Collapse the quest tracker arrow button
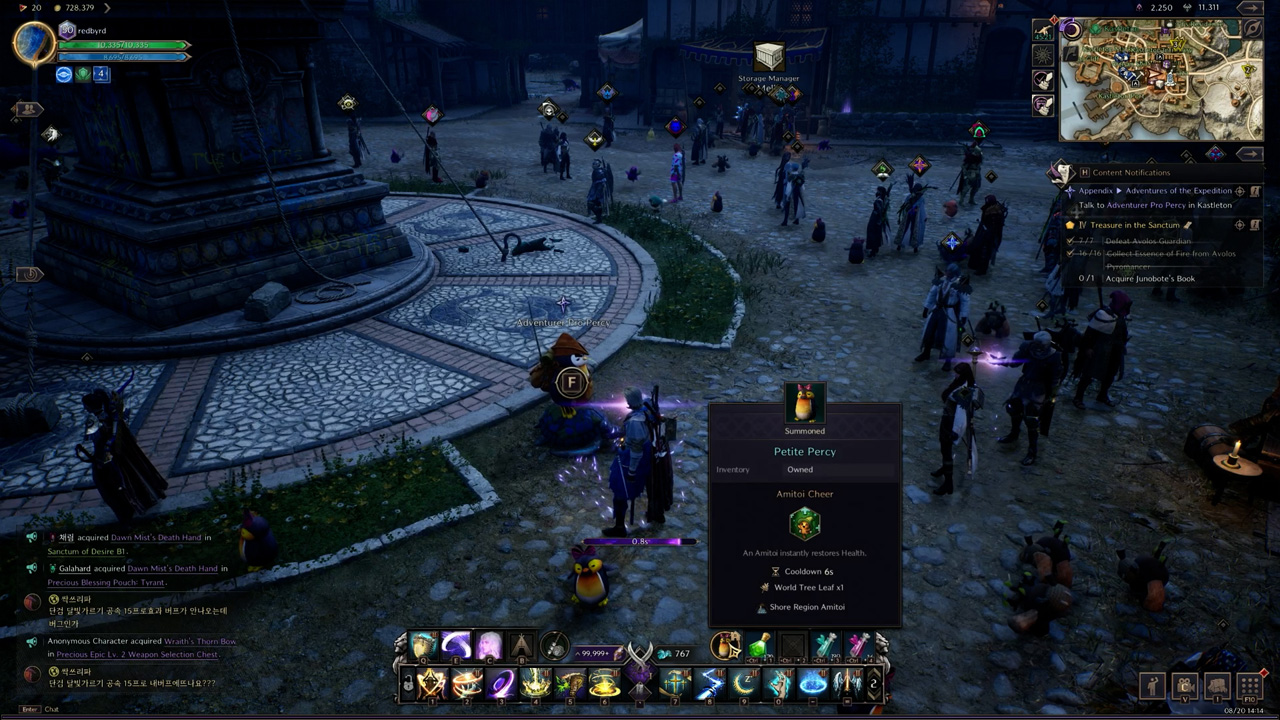Screen dimensions: 1280x720 click(1249, 153)
